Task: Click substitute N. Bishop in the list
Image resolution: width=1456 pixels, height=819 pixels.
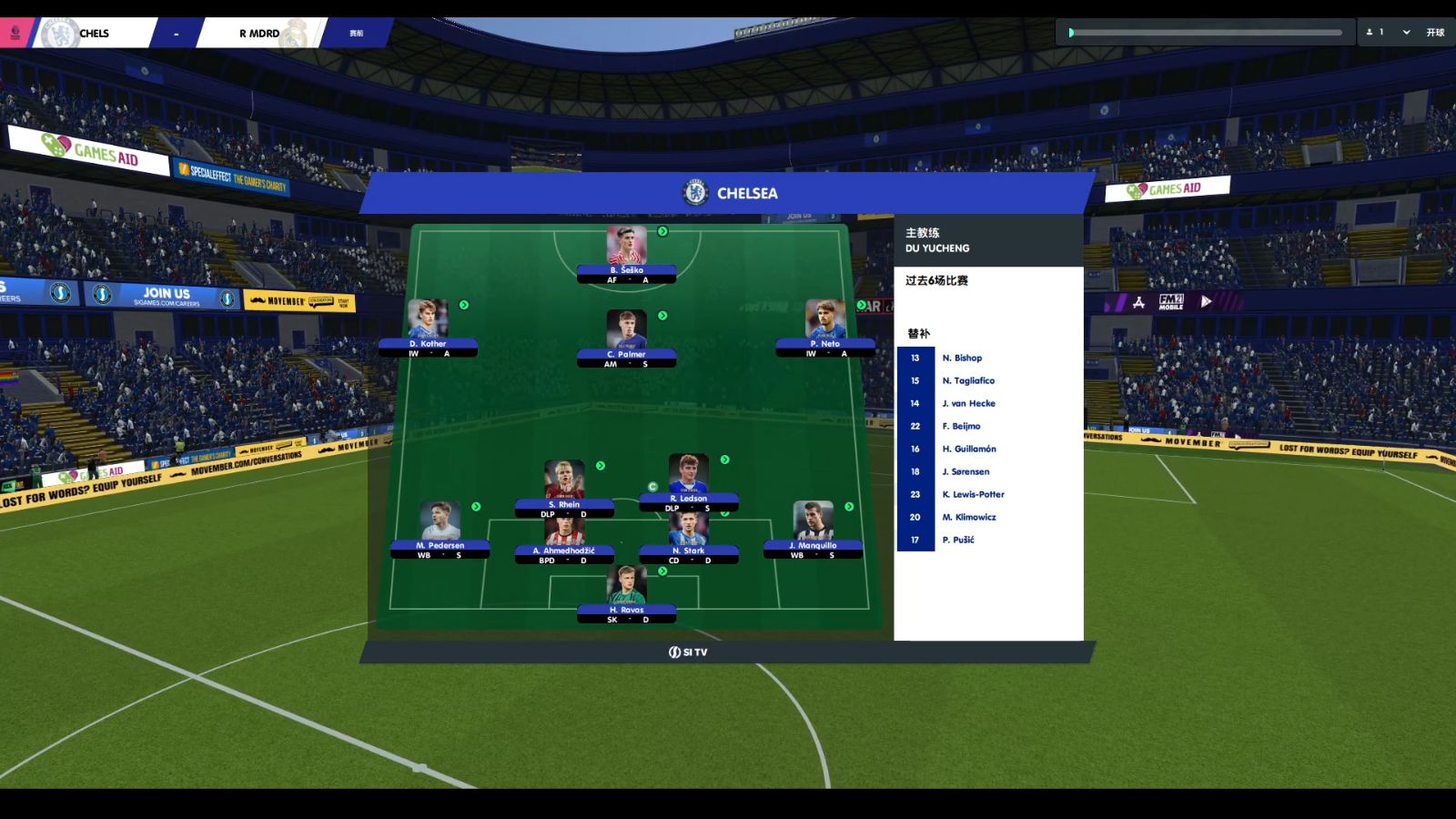Action: click(x=962, y=359)
